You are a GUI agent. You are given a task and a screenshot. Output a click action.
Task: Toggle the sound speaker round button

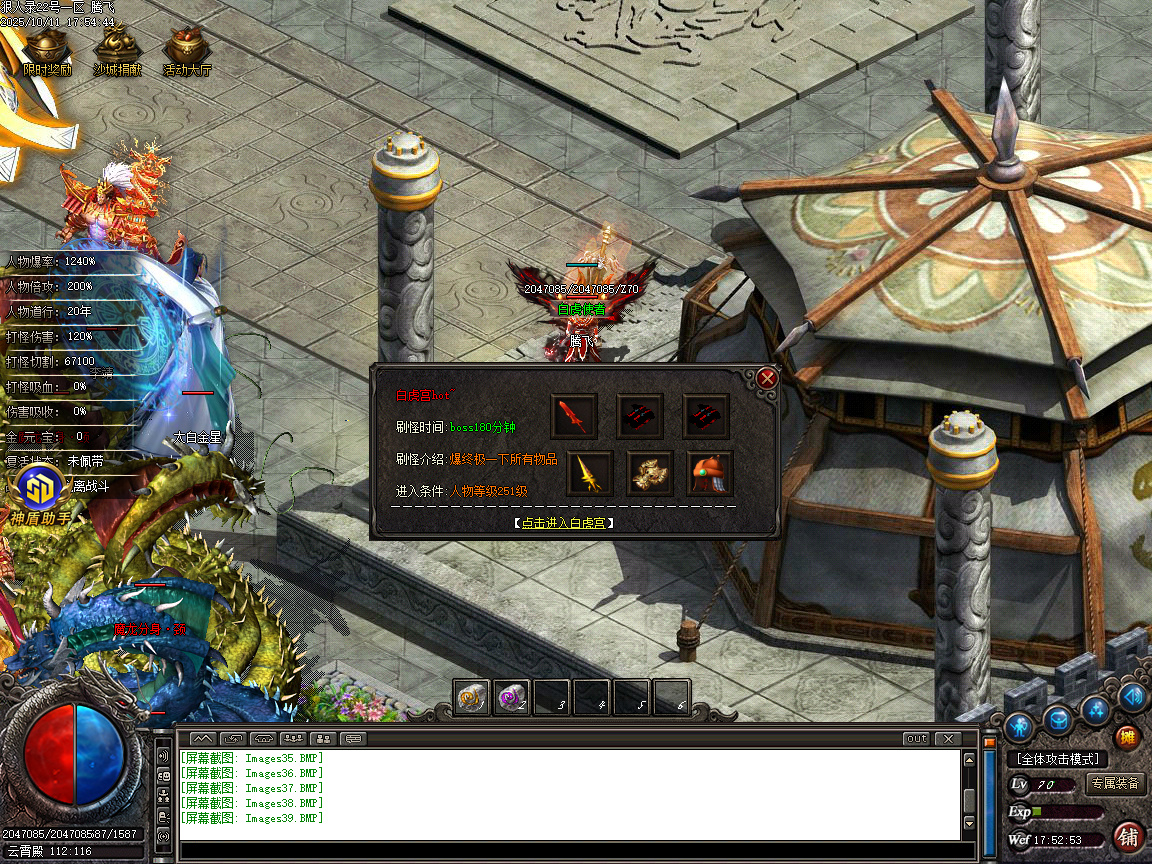coord(1131,696)
